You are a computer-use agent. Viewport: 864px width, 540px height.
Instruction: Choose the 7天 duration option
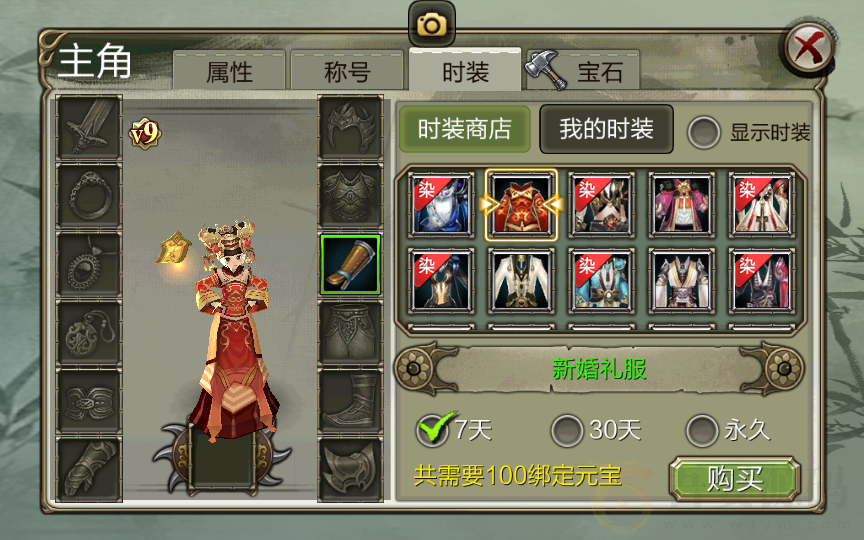coord(433,430)
